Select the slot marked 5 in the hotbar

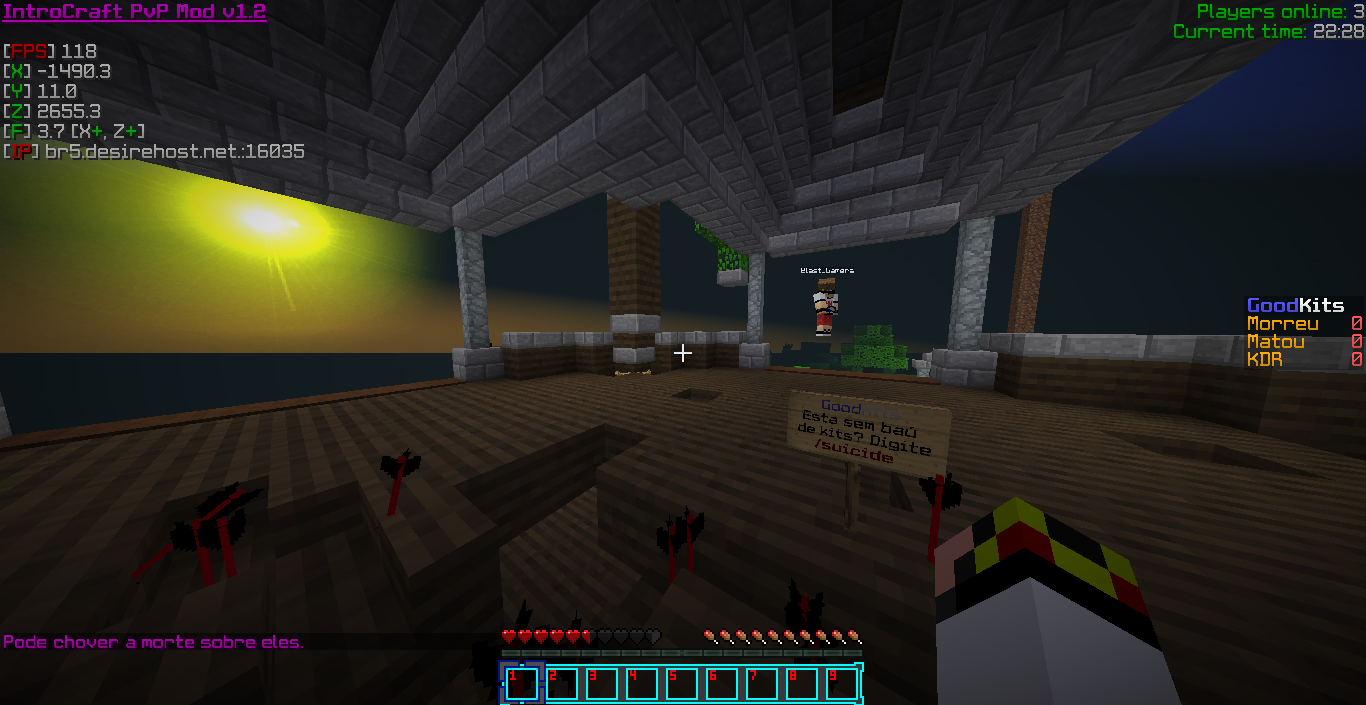682,684
